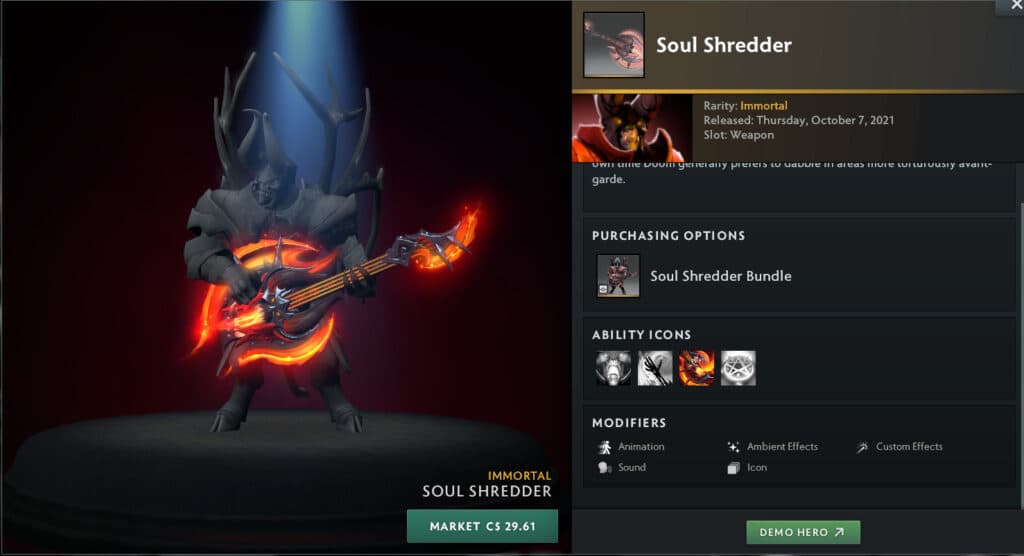
Task: Select the Scorched Earth ability icon
Action: tap(655, 368)
